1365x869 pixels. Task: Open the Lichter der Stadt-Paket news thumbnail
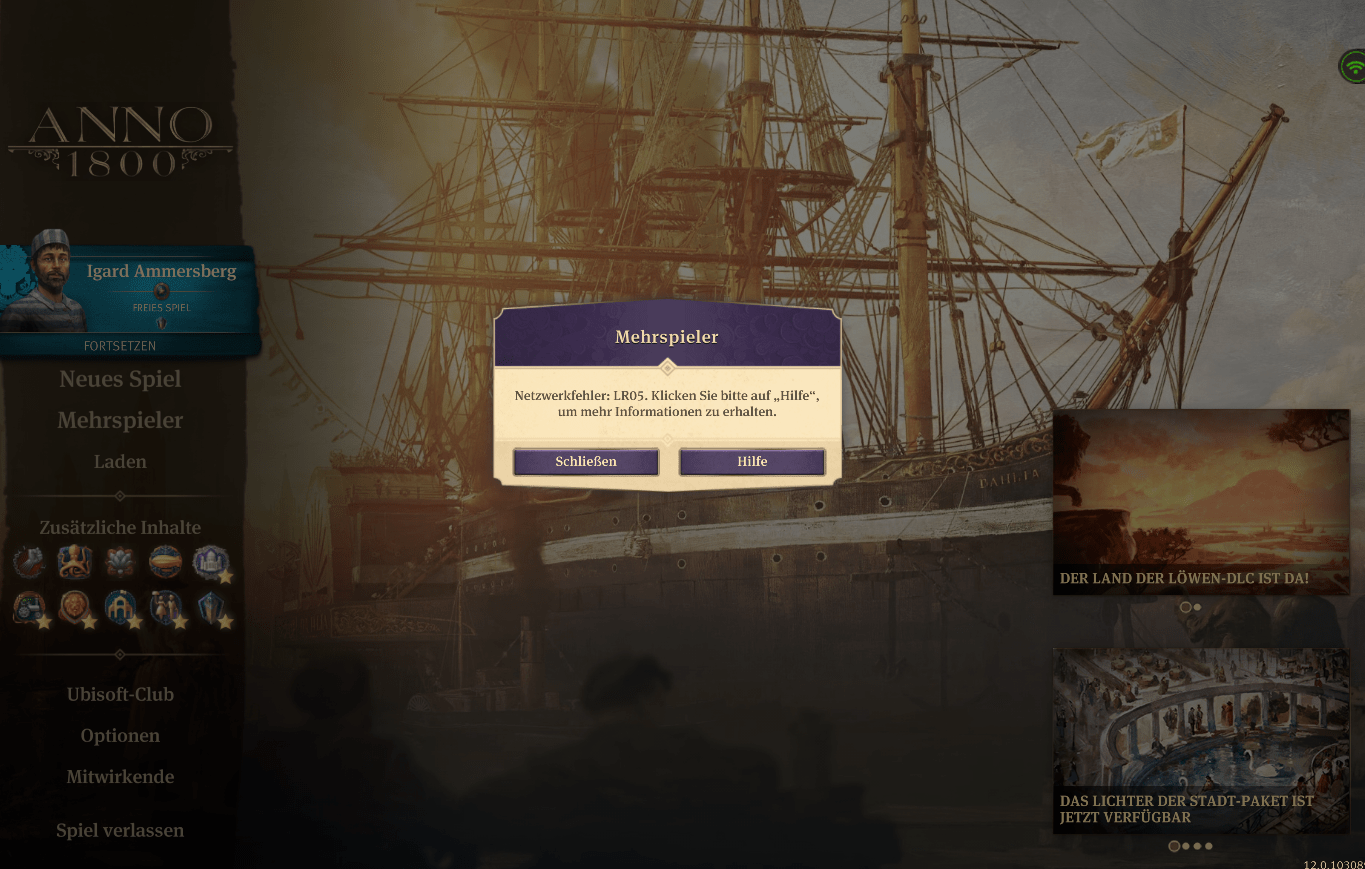[x=1200, y=740]
